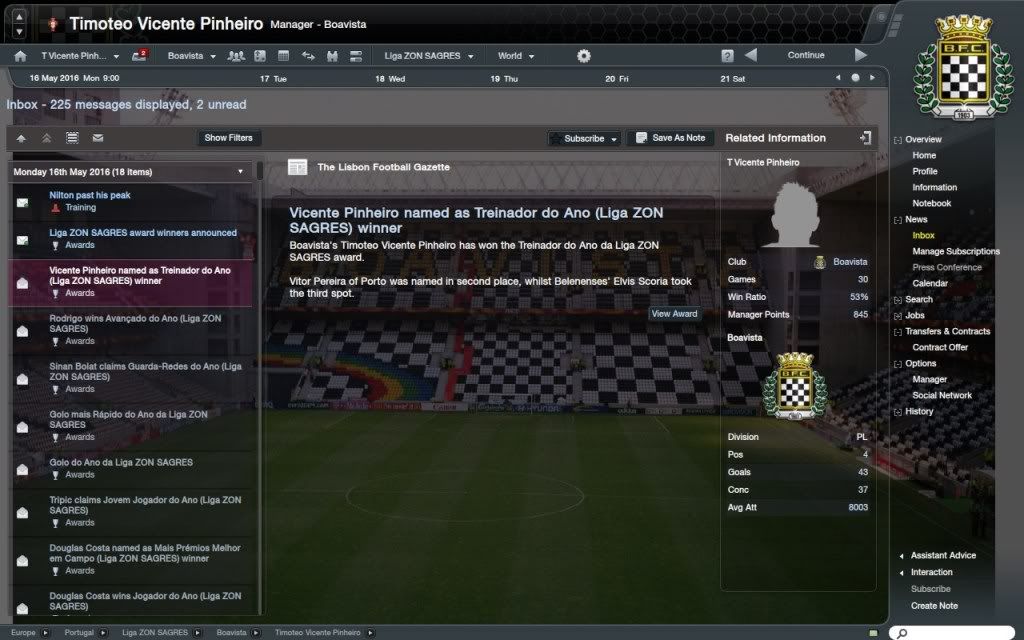Save message with Save As Note
This screenshot has height=640, width=1024.
click(x=670, y=138)
